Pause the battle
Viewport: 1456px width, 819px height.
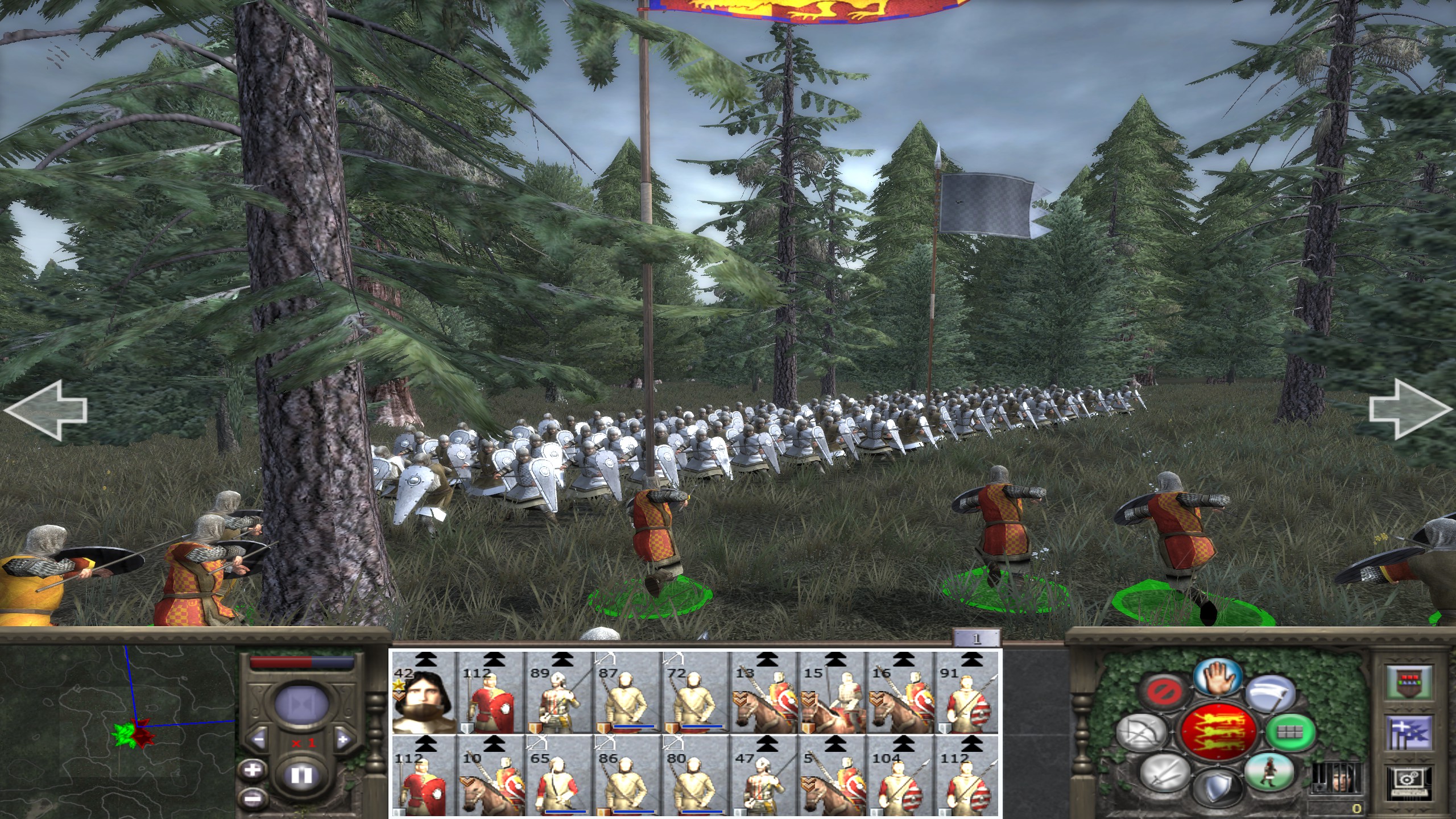point(301,775)
